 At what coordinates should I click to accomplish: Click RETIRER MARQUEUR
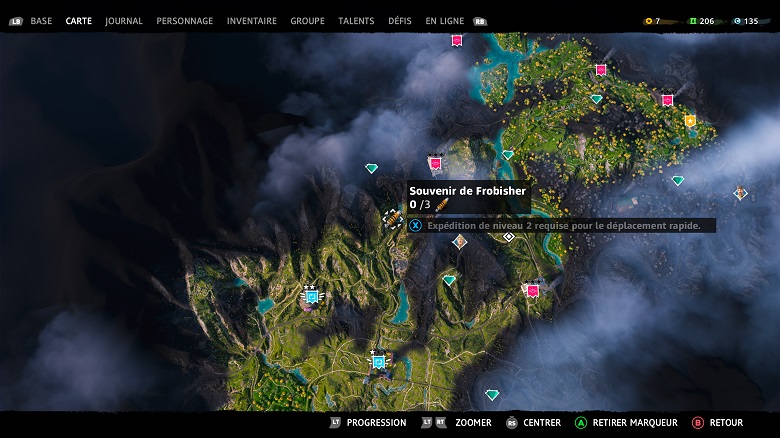coord(634,423)
